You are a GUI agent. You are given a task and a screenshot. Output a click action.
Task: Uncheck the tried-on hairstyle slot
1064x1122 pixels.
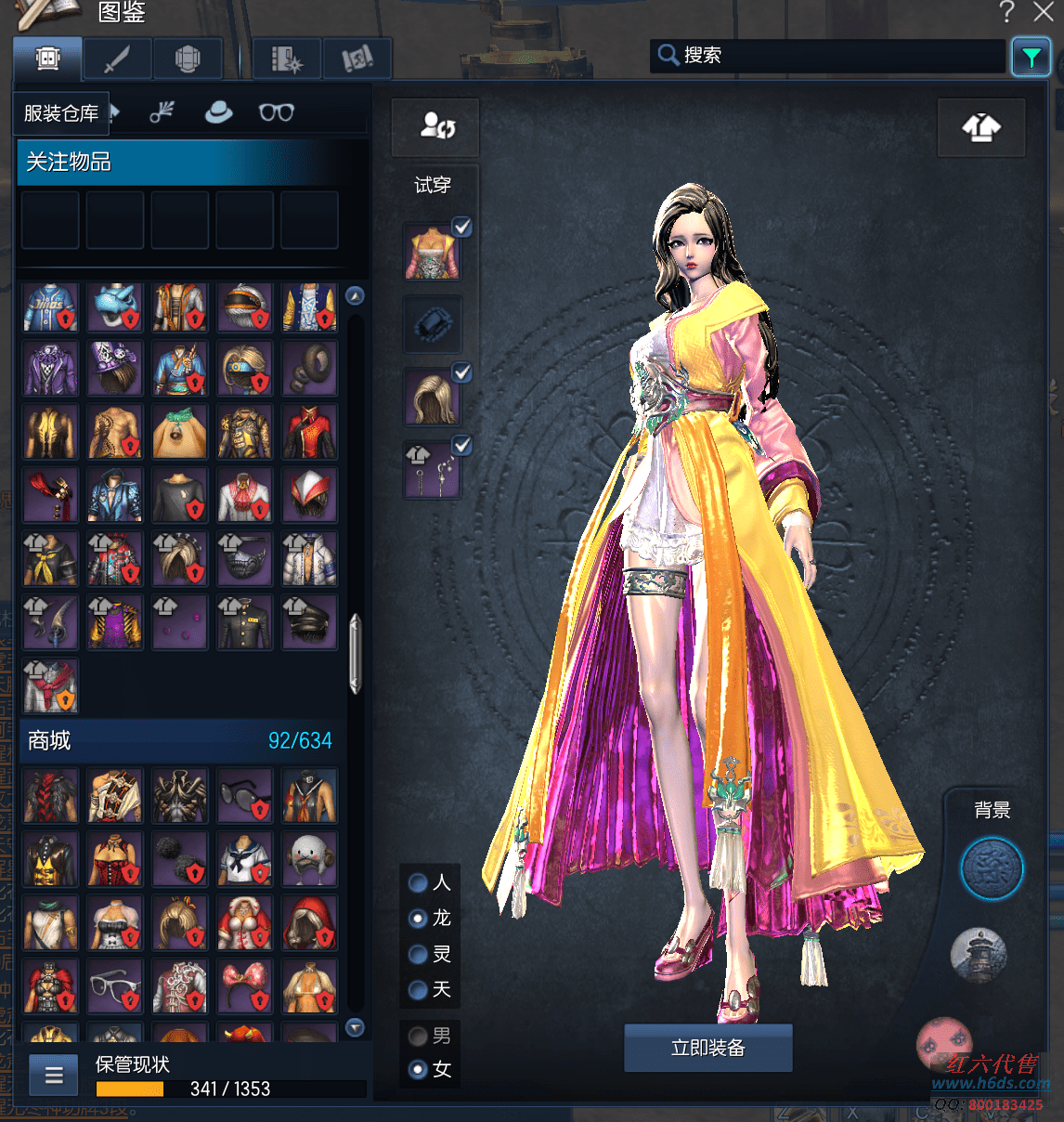[461, 373]
